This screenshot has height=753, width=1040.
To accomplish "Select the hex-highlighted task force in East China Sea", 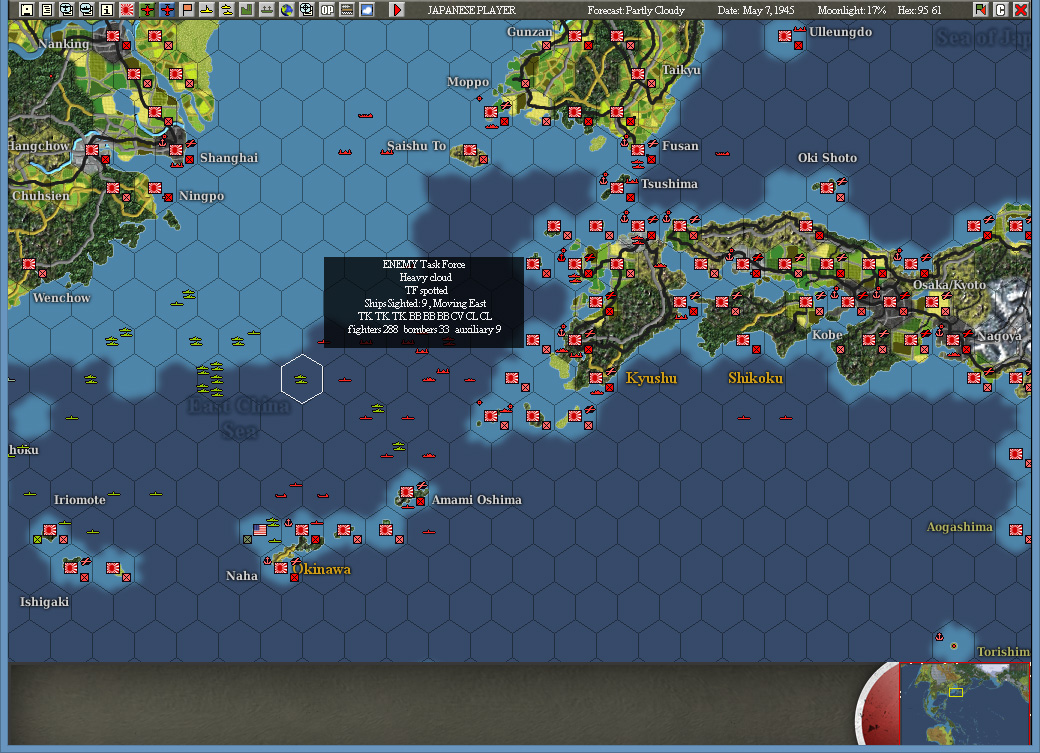I will (301, 378).
